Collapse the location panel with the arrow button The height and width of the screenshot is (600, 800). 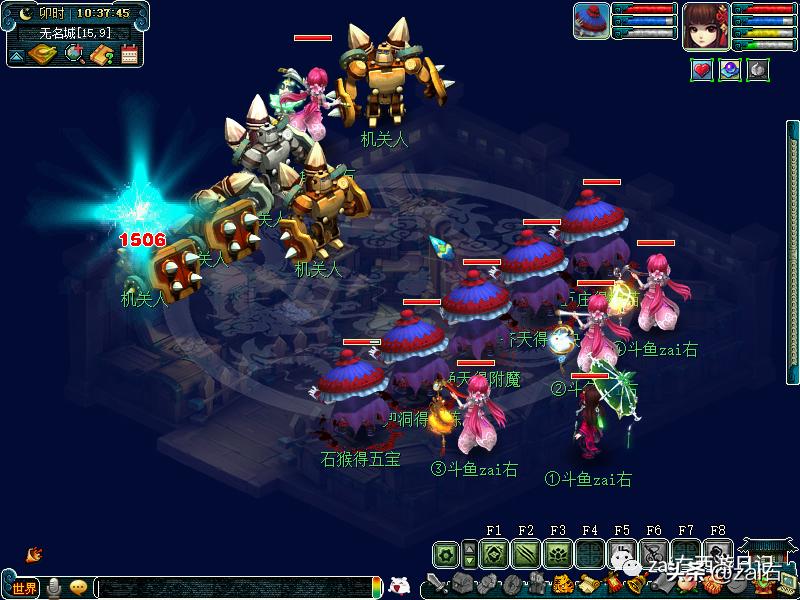pyautogui.click(x=17, y=56)
